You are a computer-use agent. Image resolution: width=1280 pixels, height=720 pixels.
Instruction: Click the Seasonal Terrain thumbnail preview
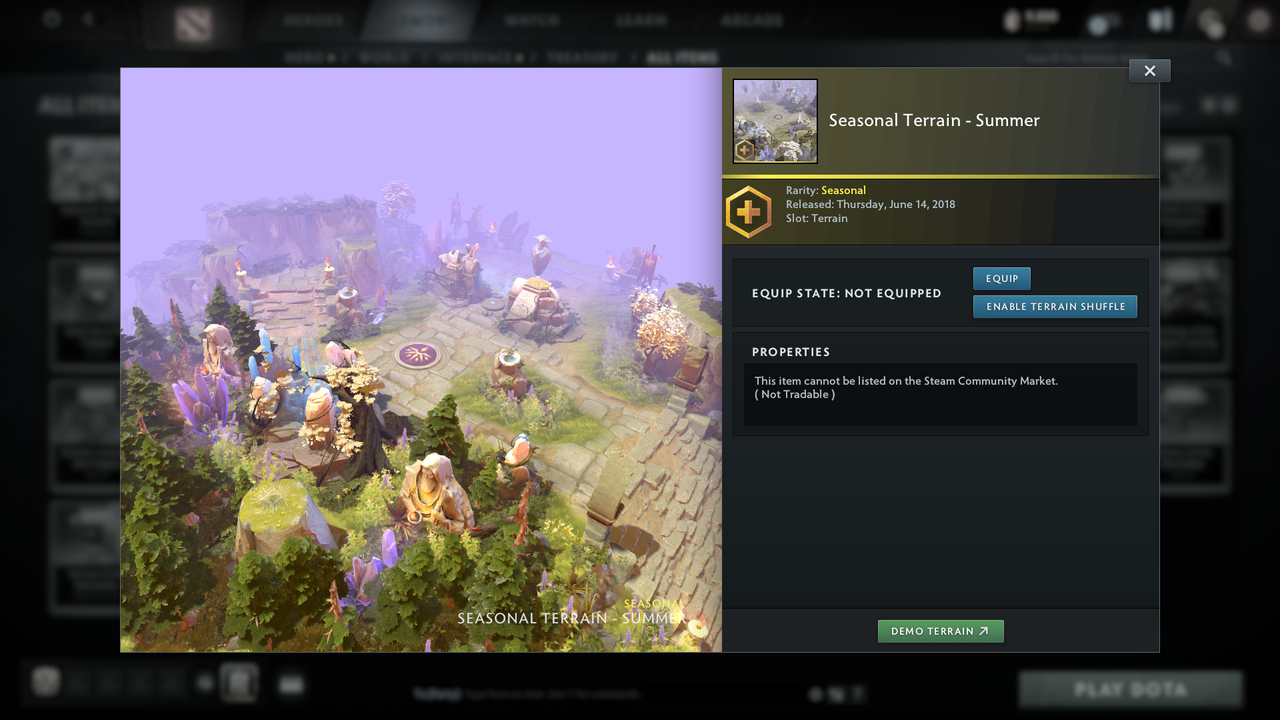[x=775, y=120]
